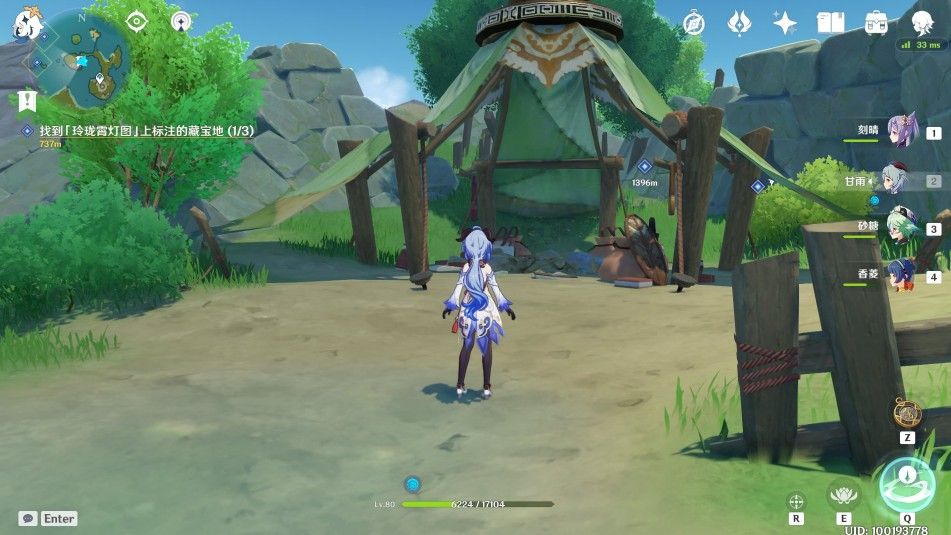The width and height of the screenshot is (951, 535).
Task: Switch to party member 刻晴
Action: [x=902, y=132]
